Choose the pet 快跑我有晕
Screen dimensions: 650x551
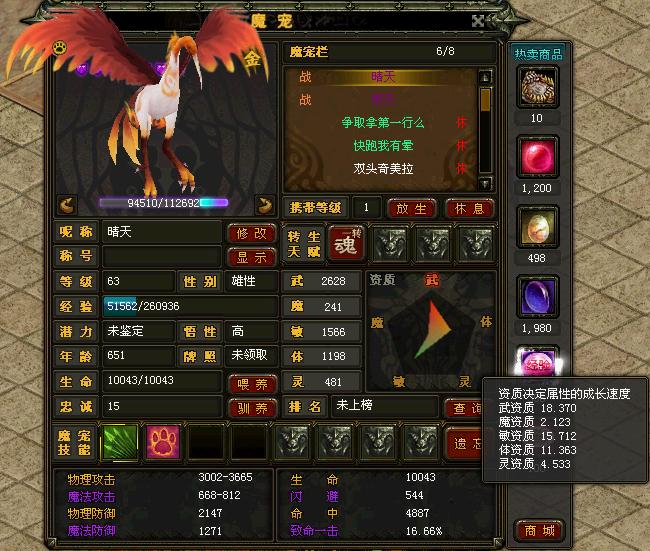click(383, 146)
